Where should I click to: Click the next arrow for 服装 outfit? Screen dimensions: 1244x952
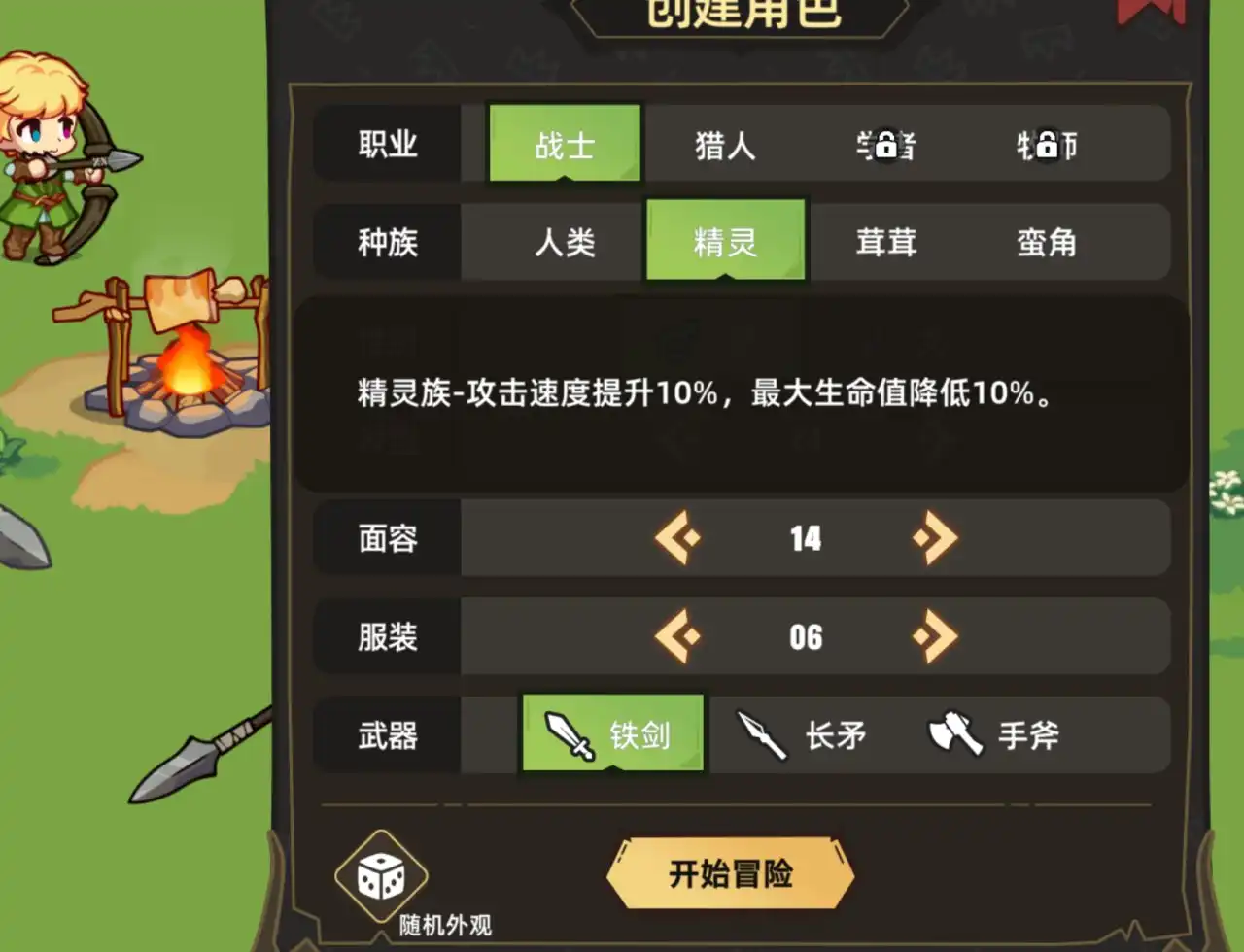934,636
